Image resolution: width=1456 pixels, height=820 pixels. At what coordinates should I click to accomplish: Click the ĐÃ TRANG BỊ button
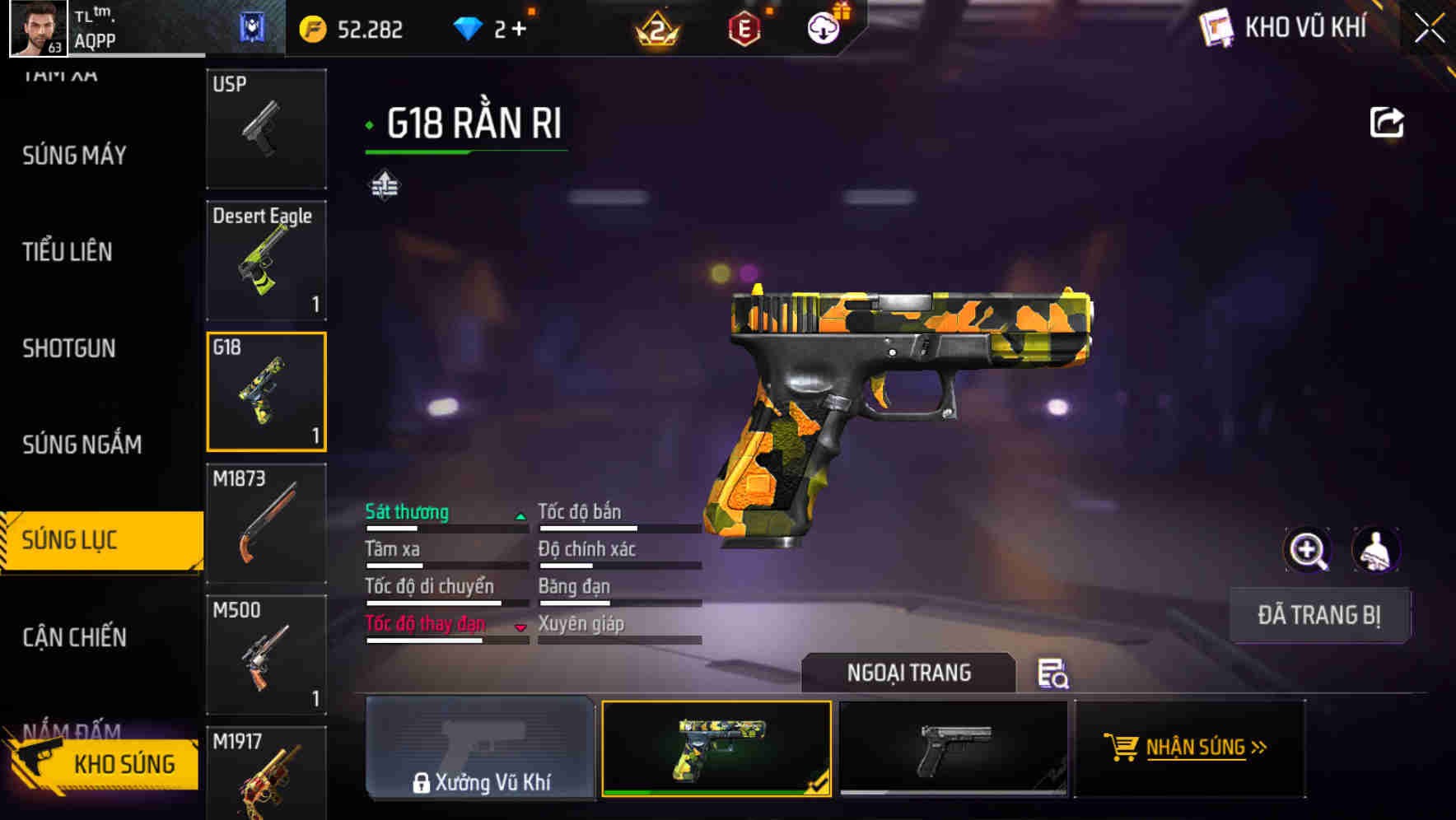1318,615
